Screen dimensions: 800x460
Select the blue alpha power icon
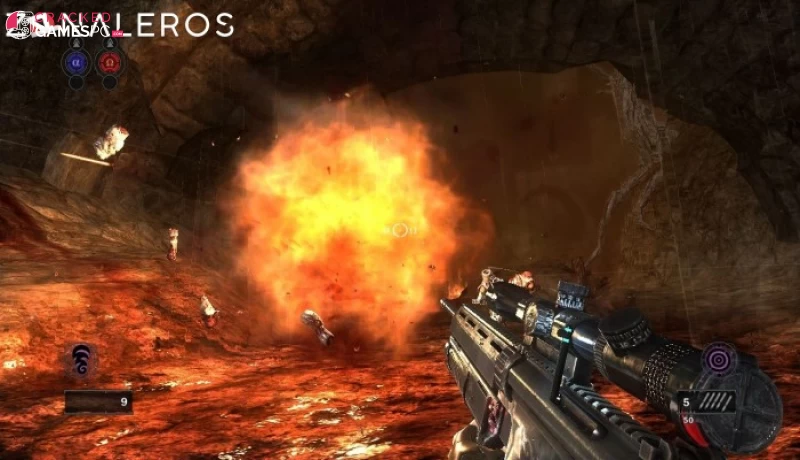point(75,62)
